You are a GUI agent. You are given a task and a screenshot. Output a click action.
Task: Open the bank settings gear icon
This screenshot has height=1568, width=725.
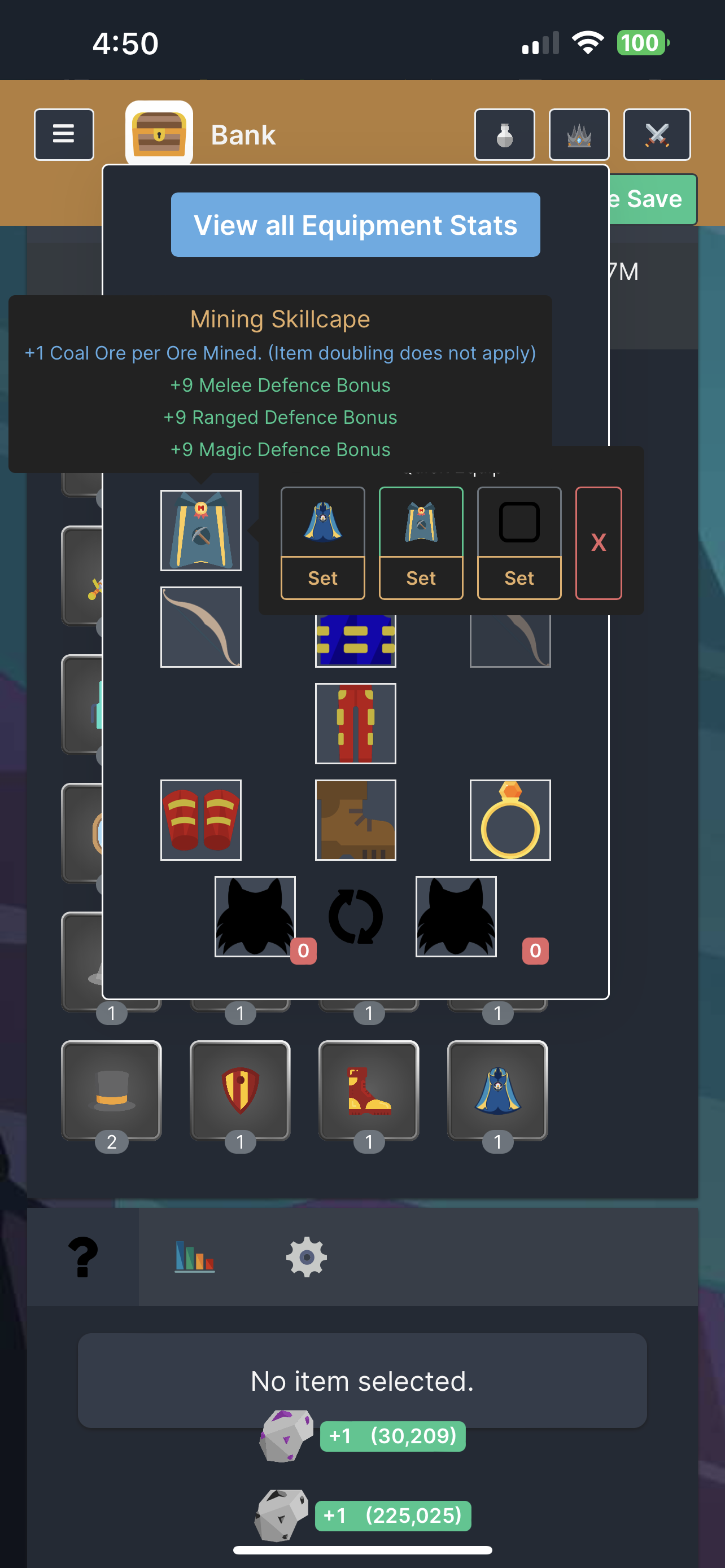305,1258
